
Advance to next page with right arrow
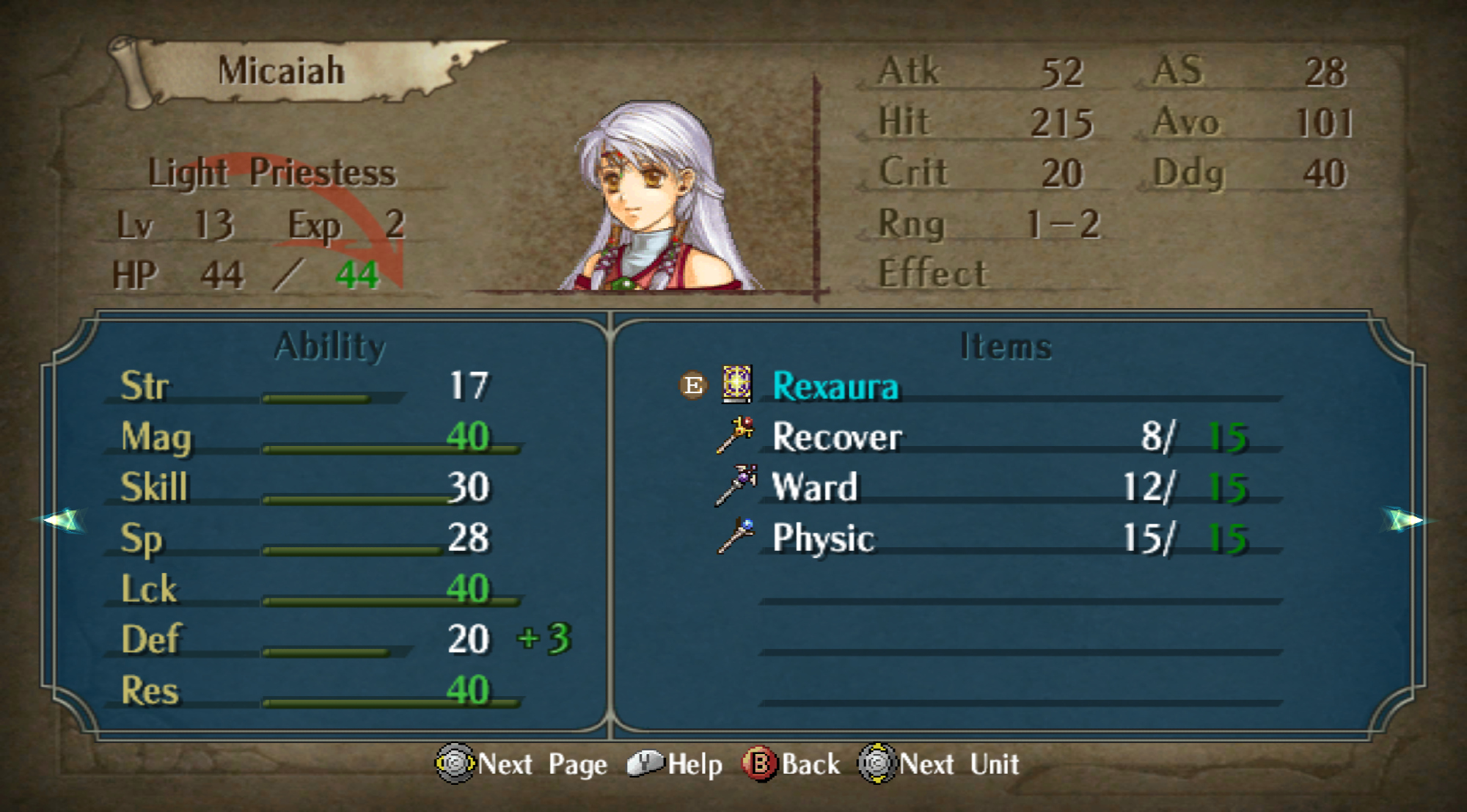pyautogui.click(x=1404, y=520)
